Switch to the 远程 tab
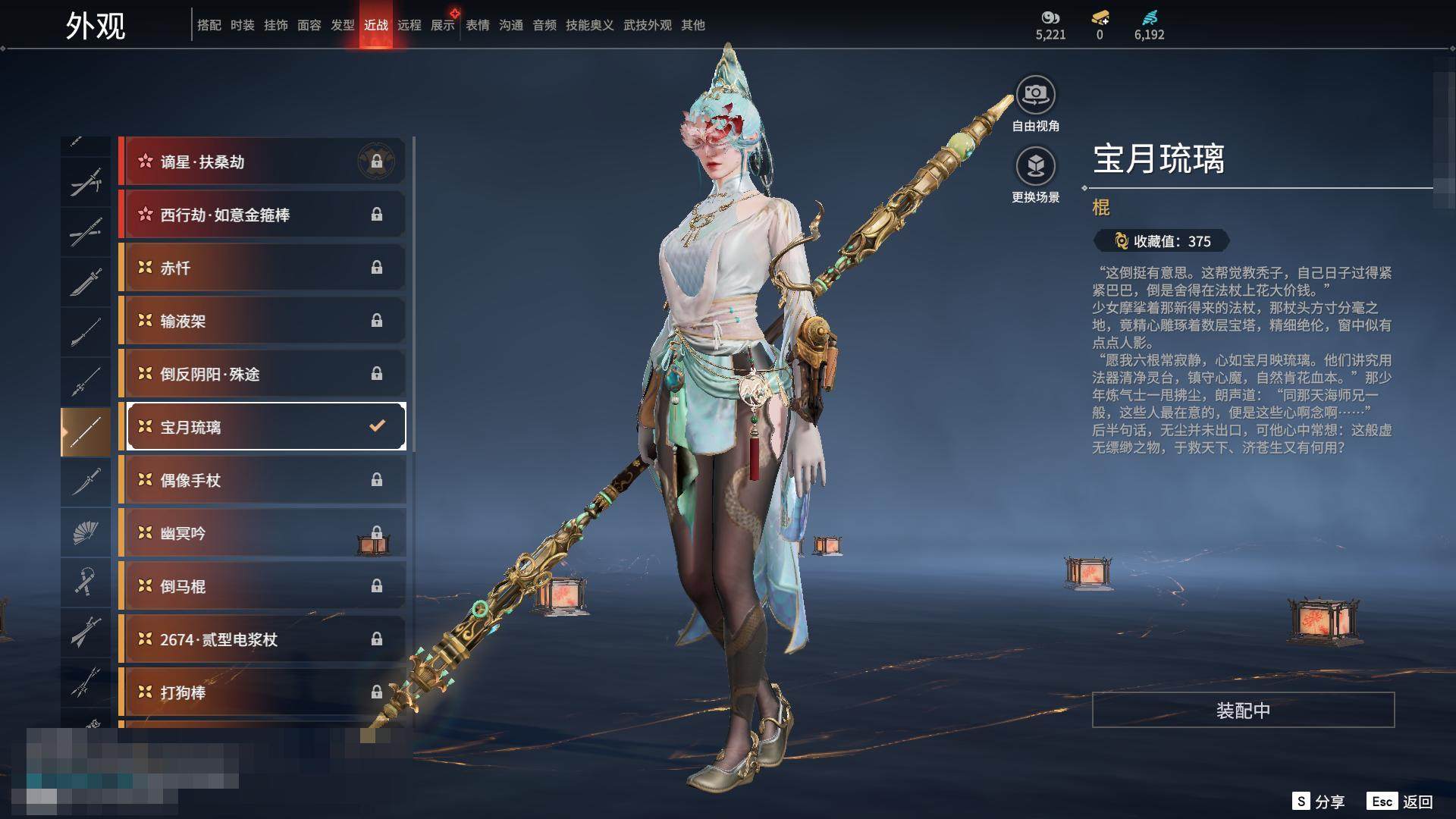The image size is (1456, 819). click(409, 25)
